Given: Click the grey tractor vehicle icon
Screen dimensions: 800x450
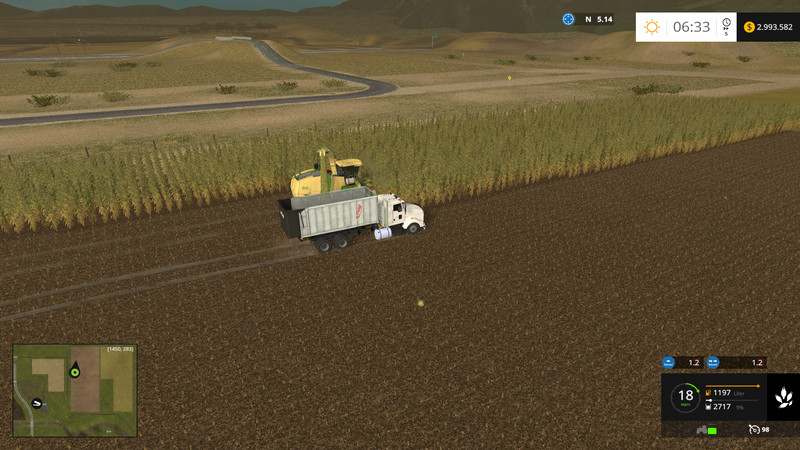Looking at the screenshot, I should tap(701, 429).
